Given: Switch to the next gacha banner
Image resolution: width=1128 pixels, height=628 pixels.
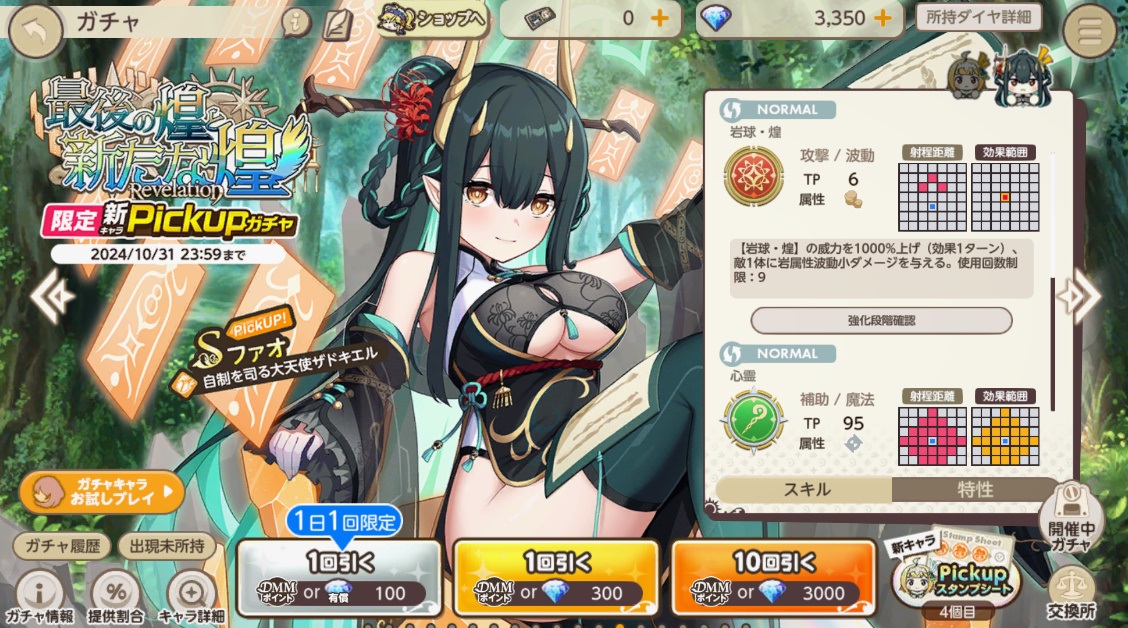Looking at the screenshot, I should pyautogui.click(x=1078, y=294).
